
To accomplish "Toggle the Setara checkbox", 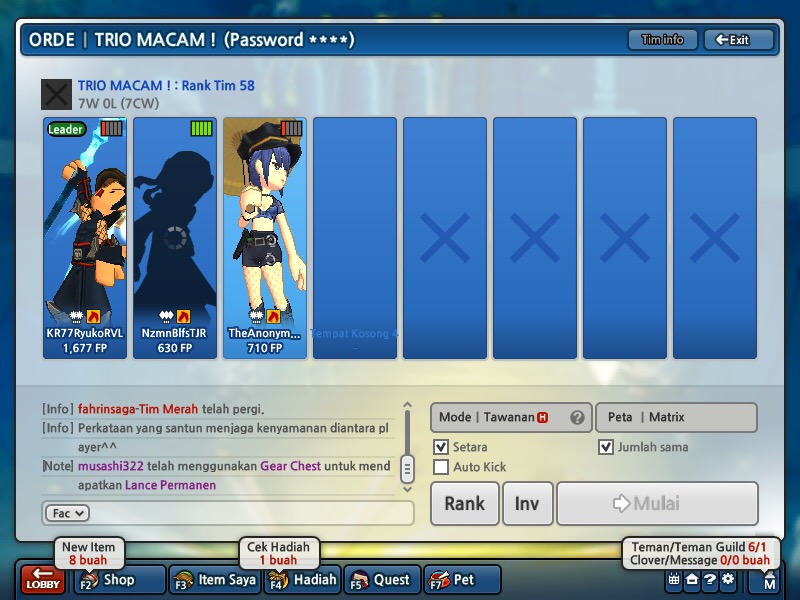I will click(441, 447).
